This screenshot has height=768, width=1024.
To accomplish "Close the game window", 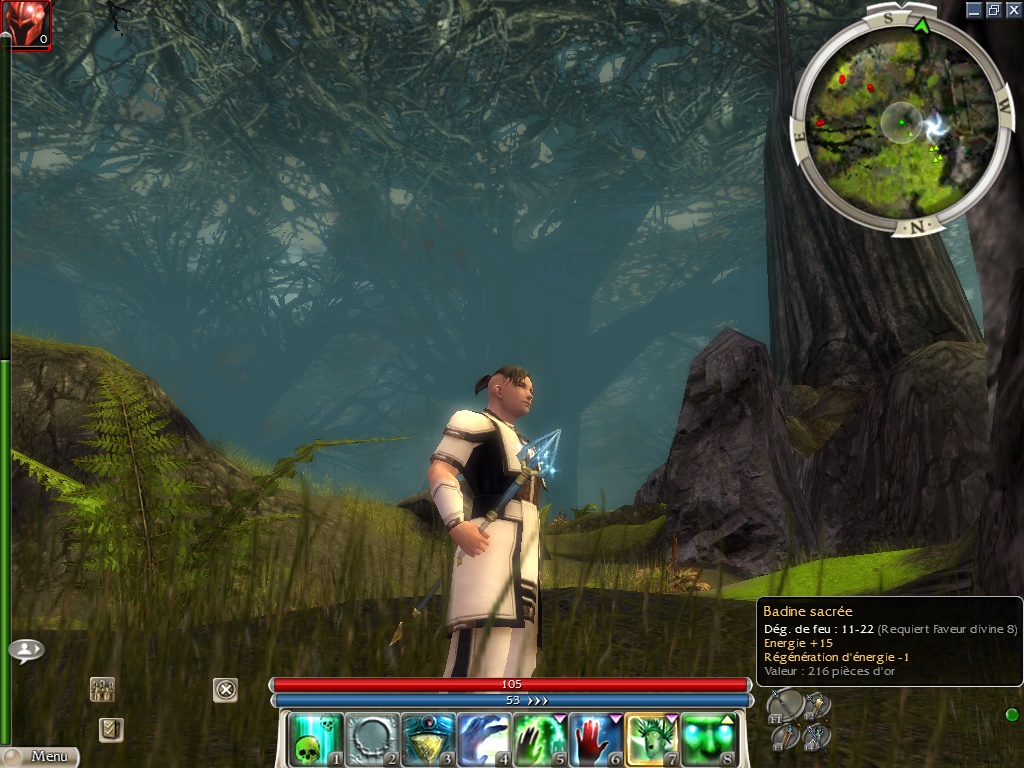I will [1013, 9].
